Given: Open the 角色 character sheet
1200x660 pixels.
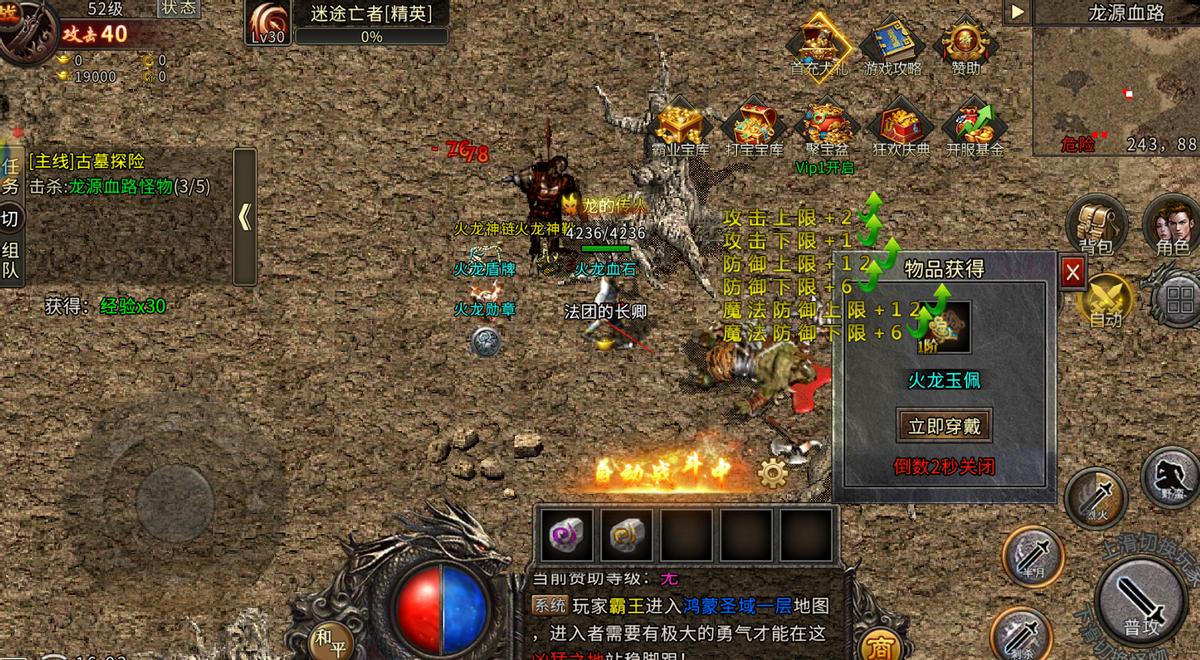Looking at the screenshot, I should 1171,222.
